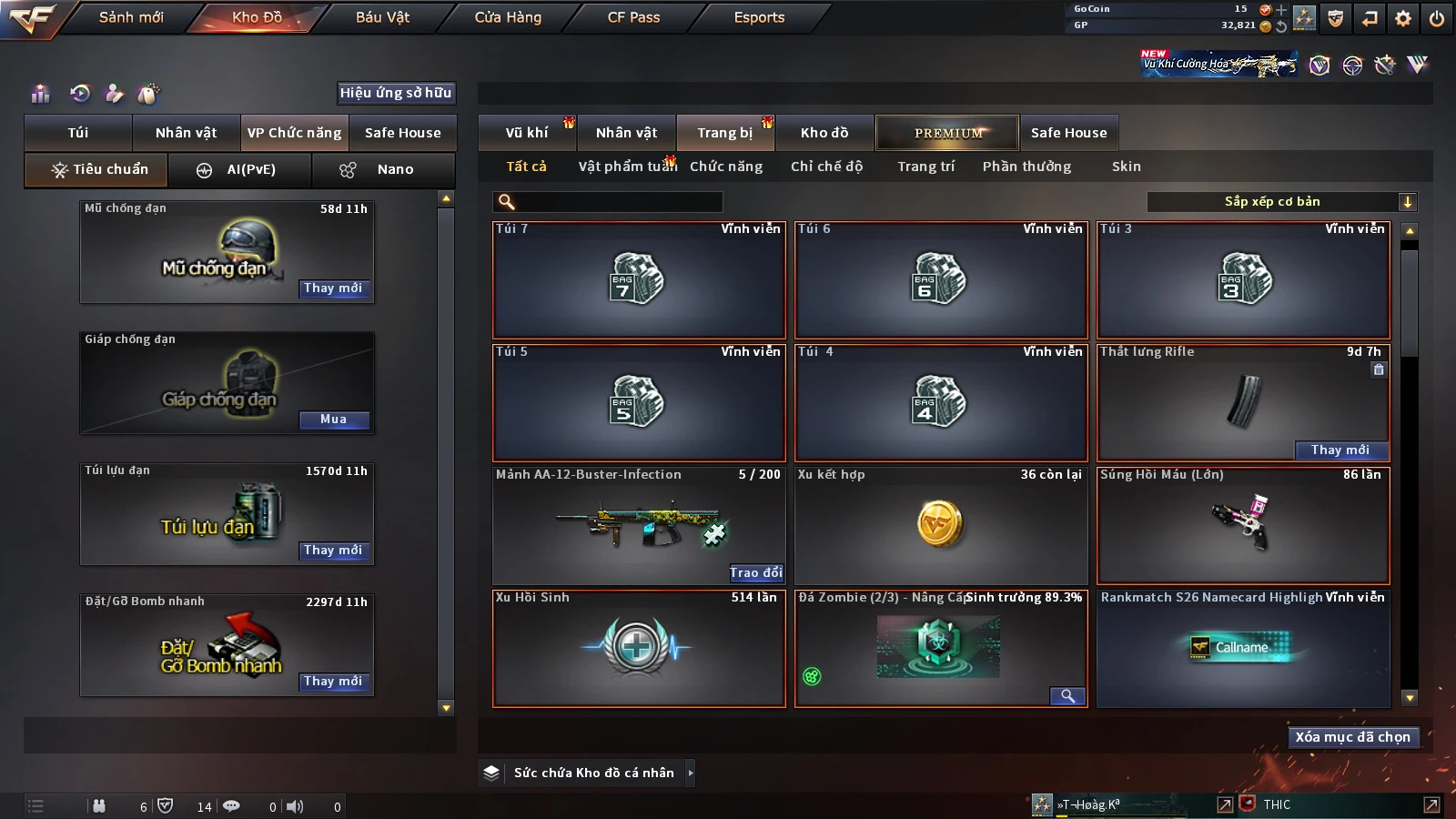1456x819 pixels.
Task: Open the Cửa Hàng shop
Action: pyautogui.click(x=508, y=17)
